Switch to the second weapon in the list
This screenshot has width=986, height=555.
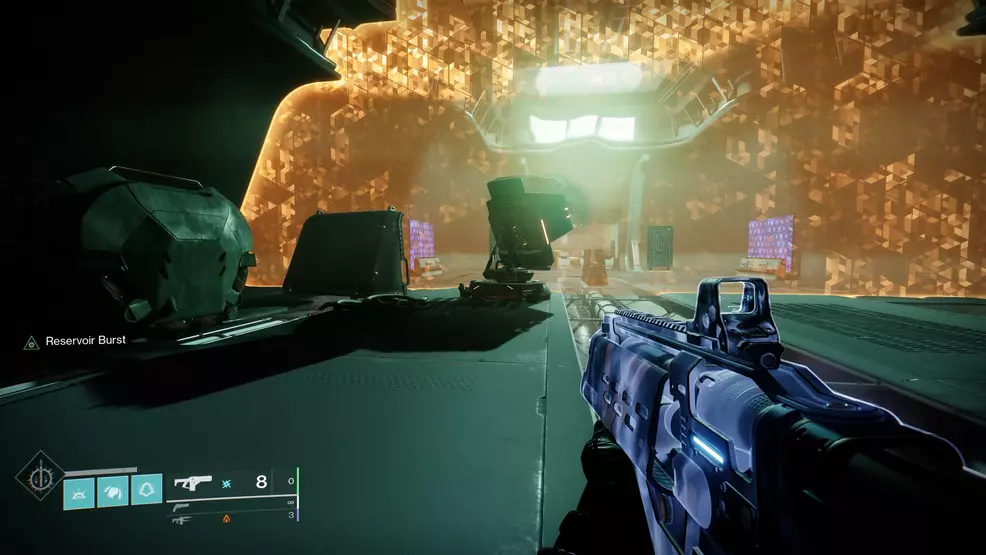[181, 507]
